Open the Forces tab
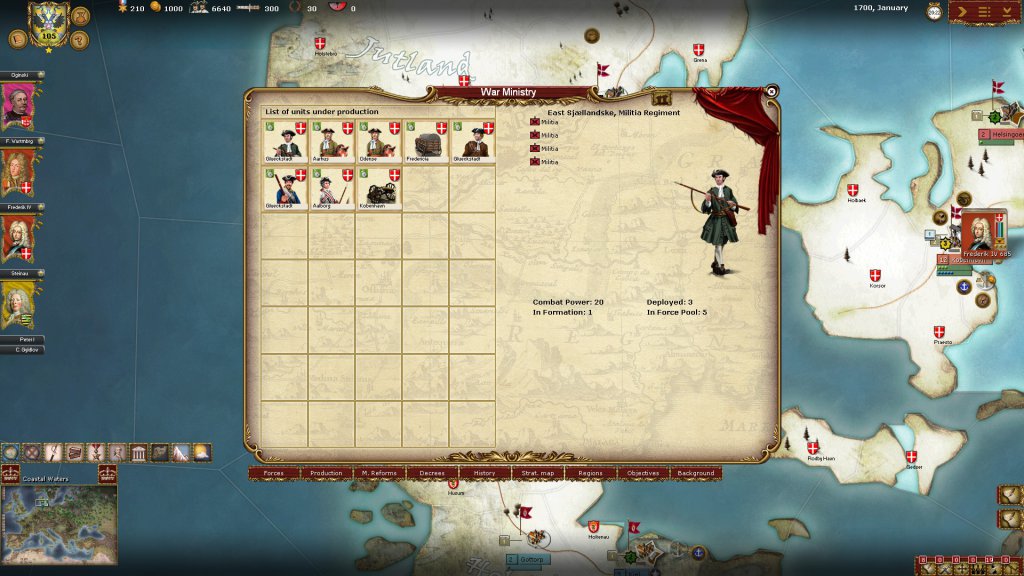The height and width of the screenshot is (576, 1024). click(273, 473)
